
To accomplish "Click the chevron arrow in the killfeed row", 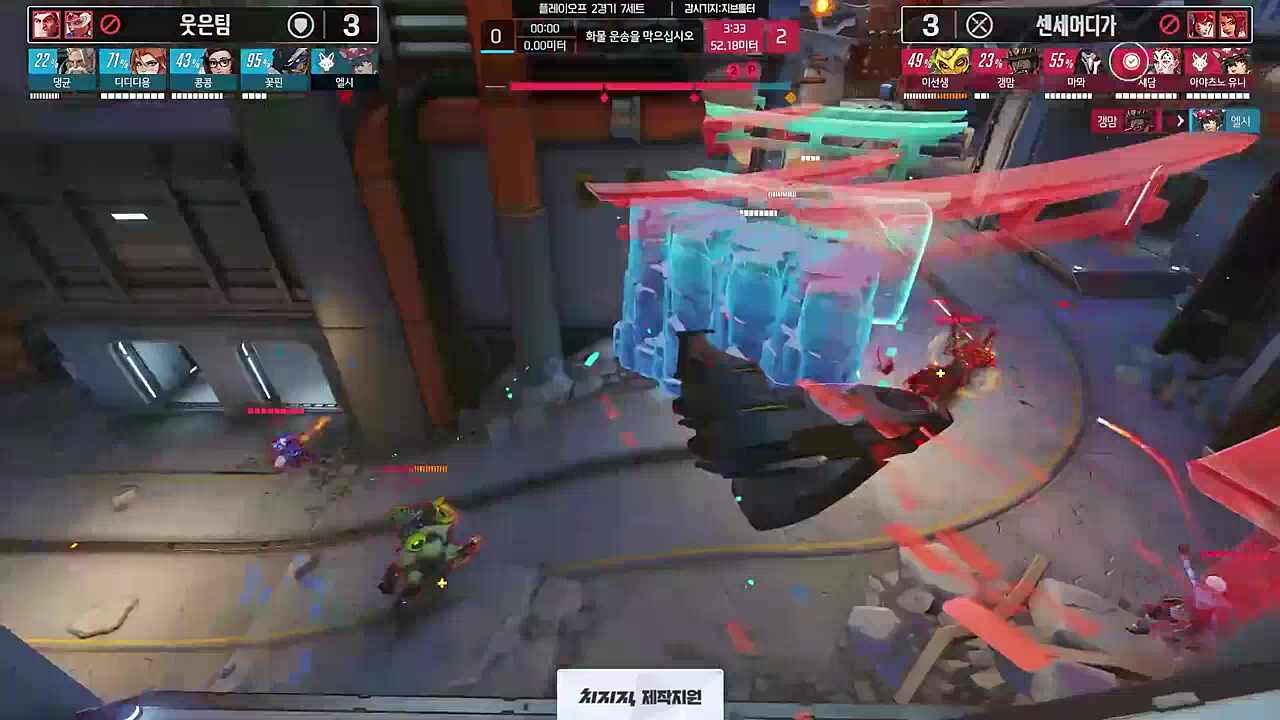I will point(1181,120).
